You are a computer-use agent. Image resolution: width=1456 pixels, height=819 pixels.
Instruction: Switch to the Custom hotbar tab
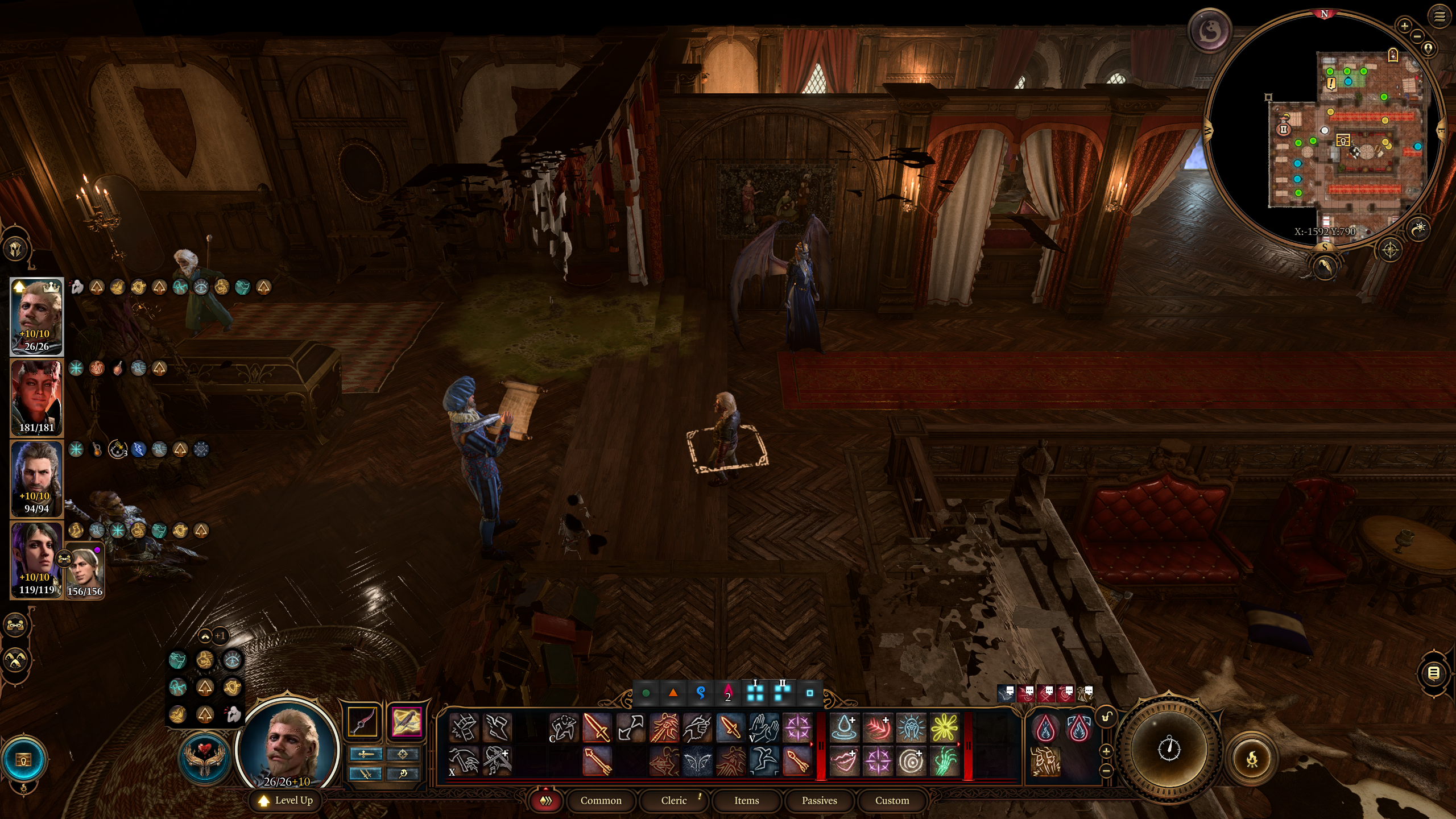point(892,800)
